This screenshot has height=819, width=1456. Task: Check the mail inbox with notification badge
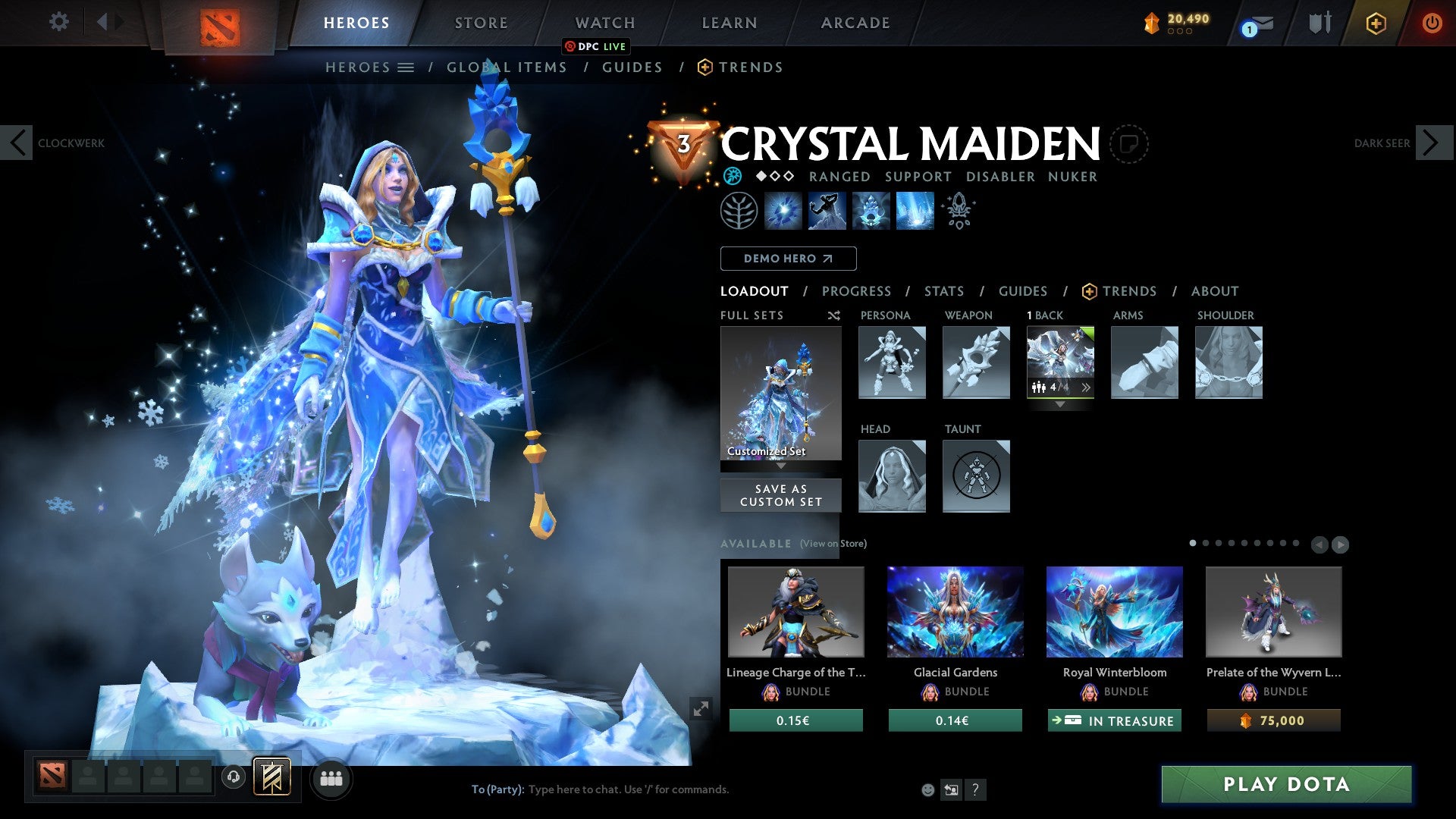pyautogui.click(x=1253, y=23)
